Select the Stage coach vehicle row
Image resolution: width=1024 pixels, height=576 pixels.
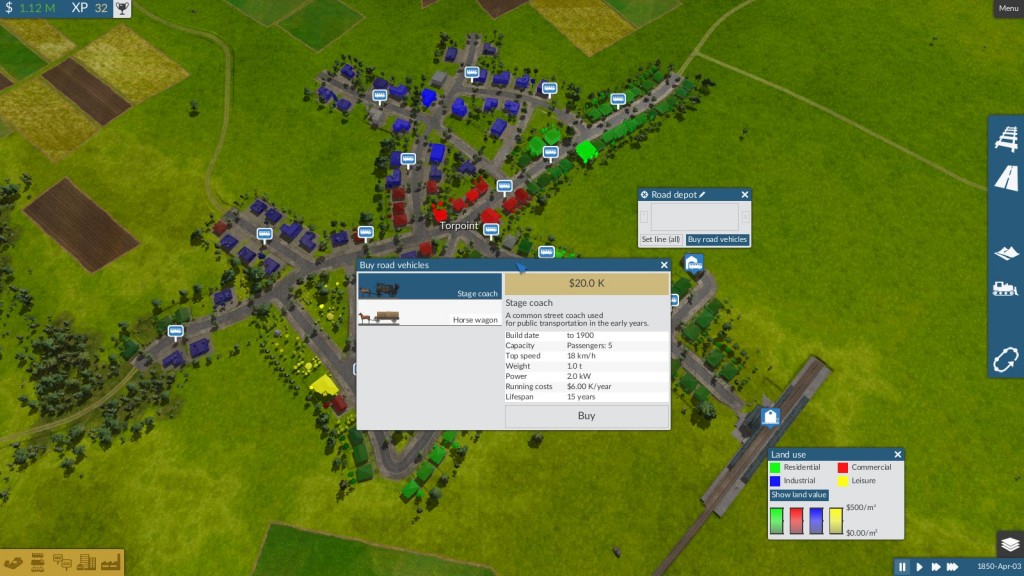tap(430, 289)
